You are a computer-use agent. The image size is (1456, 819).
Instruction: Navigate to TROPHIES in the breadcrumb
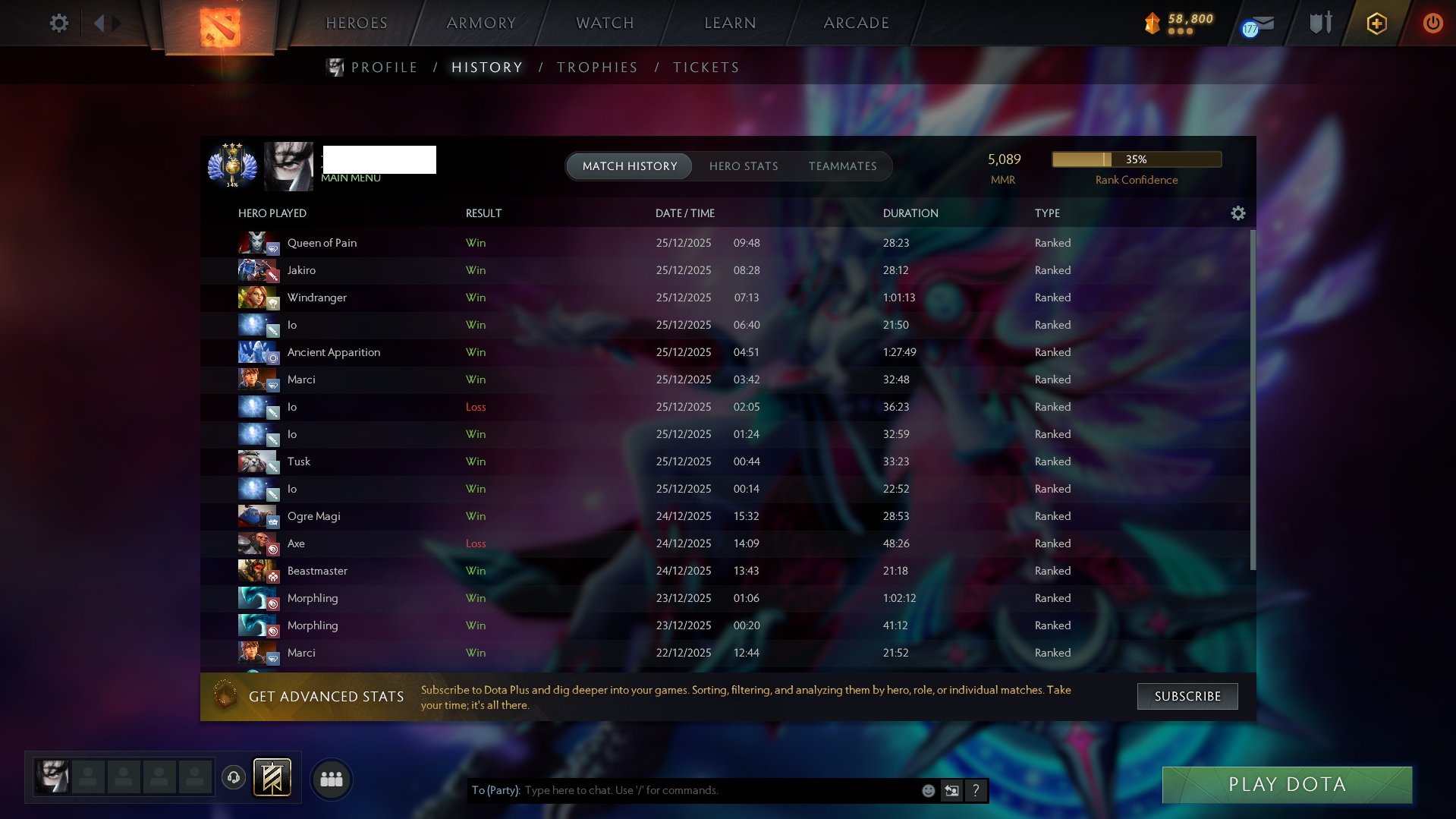coord(596,67)
